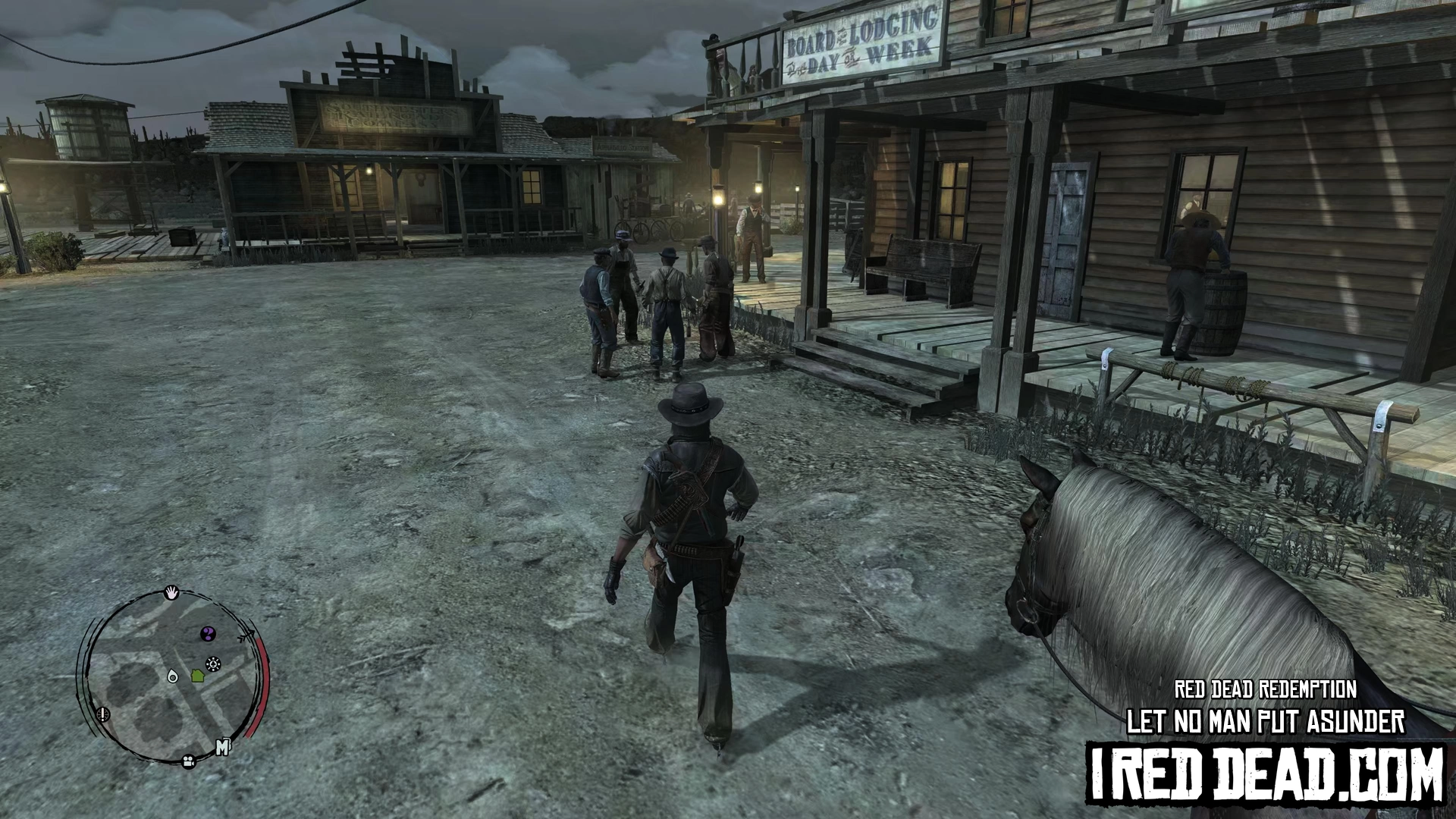Select the poker chip gambling marker
The image size is (1456, 819).
pyautogui.click(x=214, y=665)
